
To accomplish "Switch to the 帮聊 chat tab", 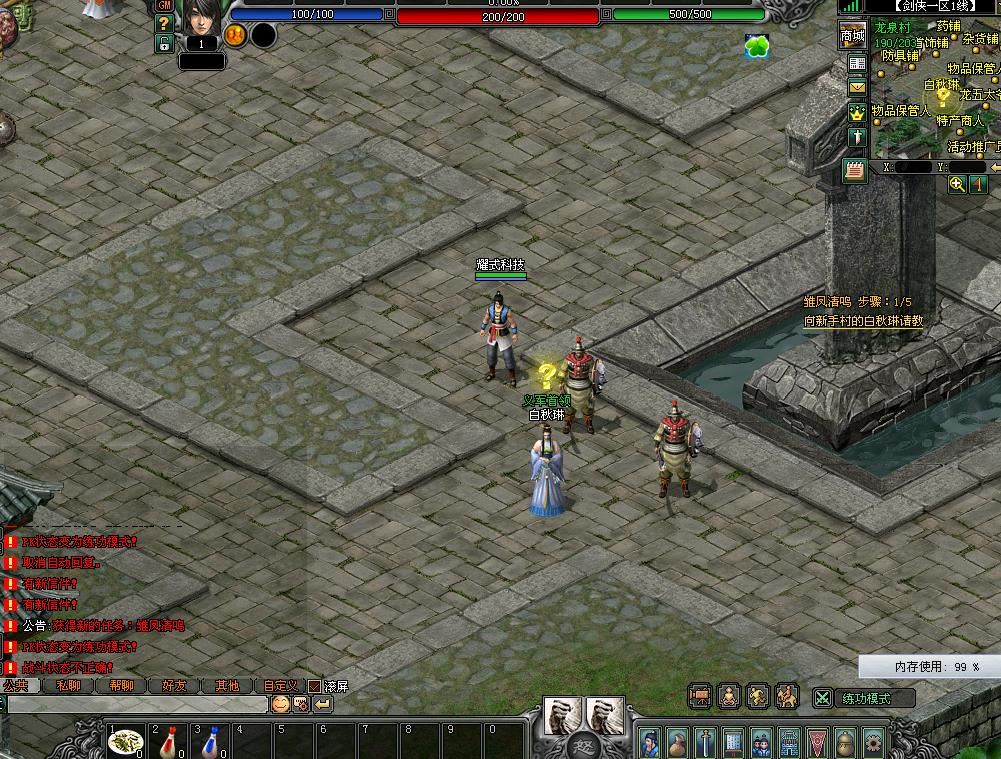I will 121,686.
